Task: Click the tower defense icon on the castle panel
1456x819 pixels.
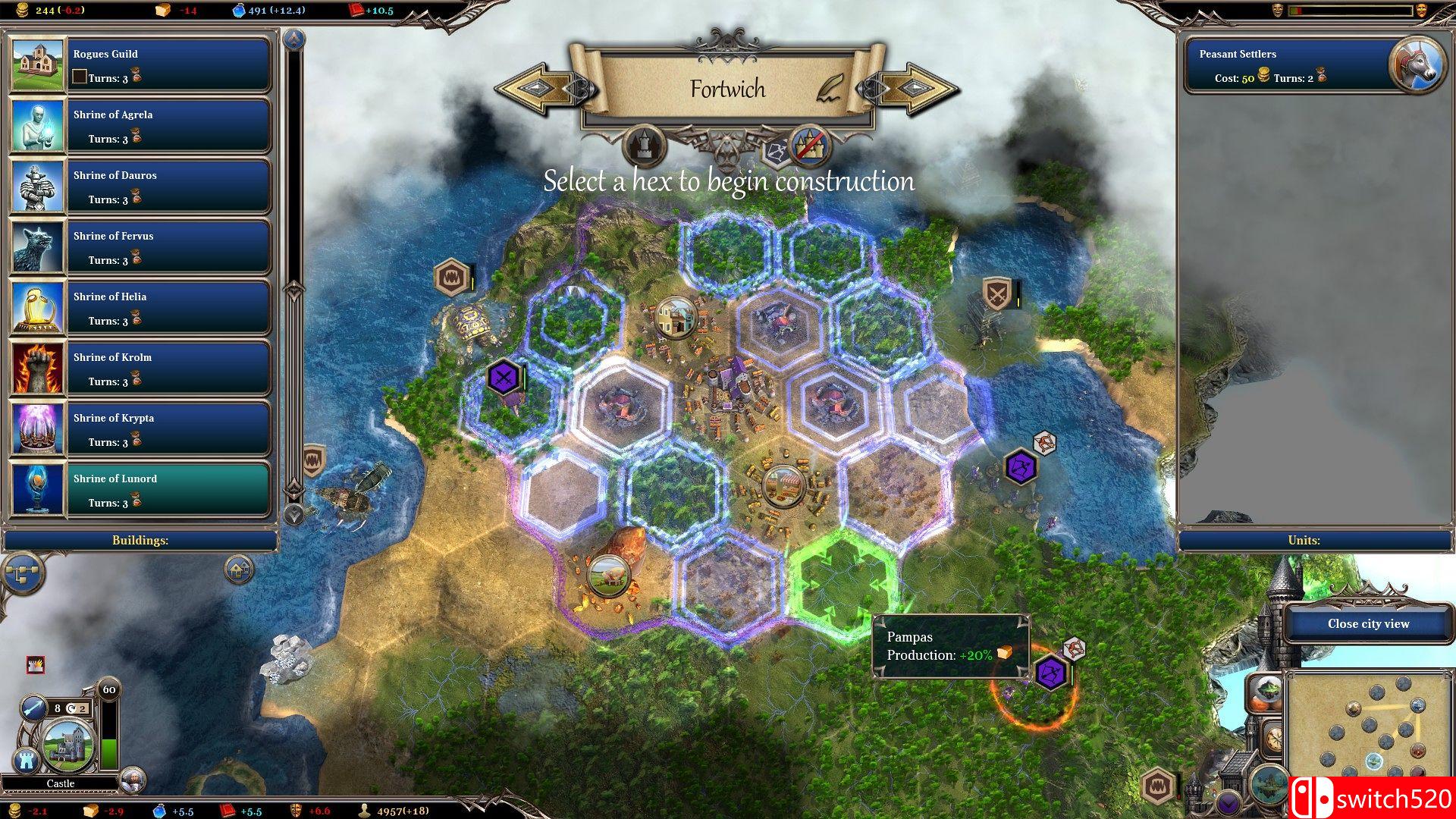Action: point(26,758)
